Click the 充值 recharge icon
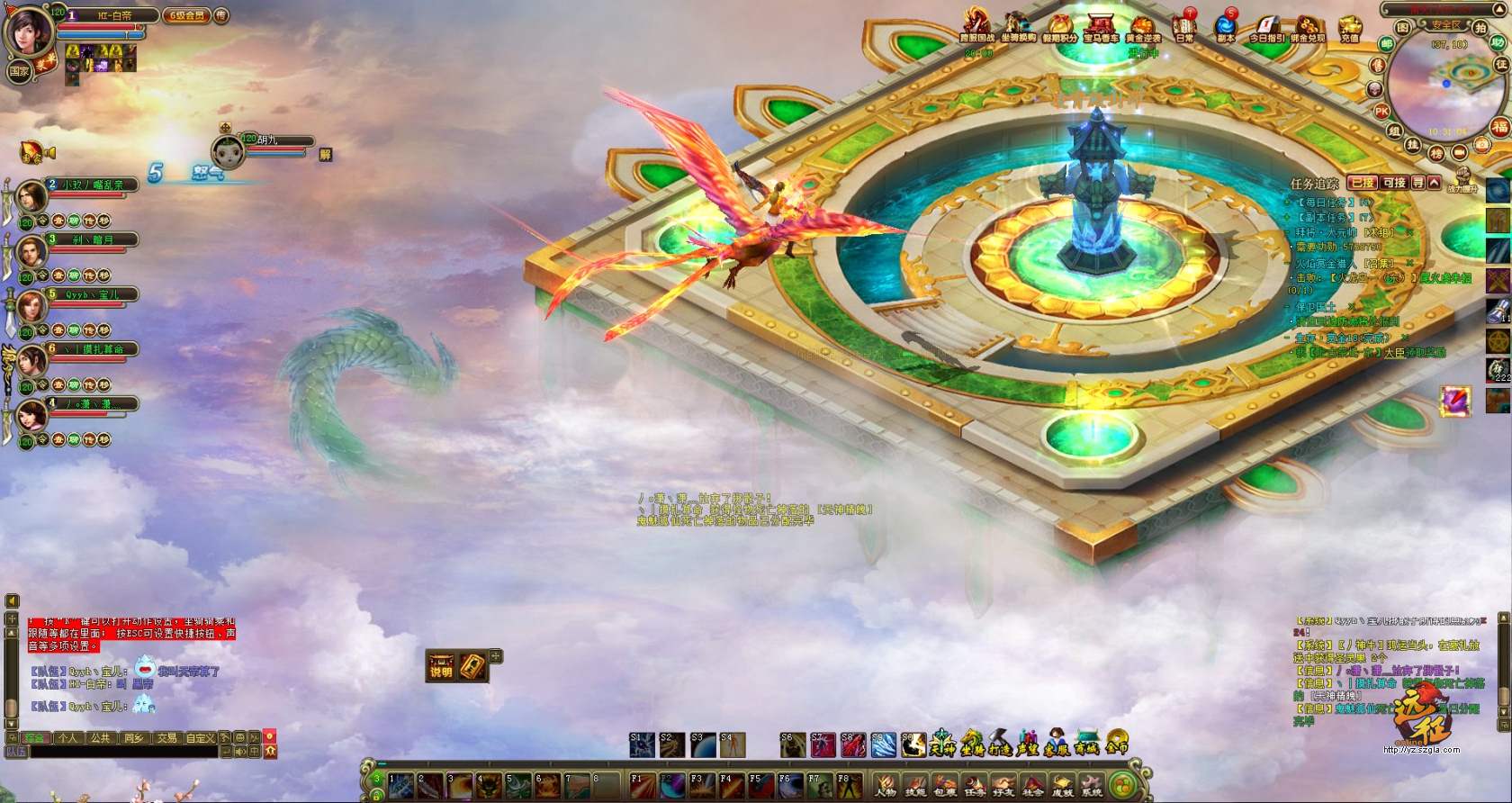Screen dimensions: 1512x803 pos(1348,28)
